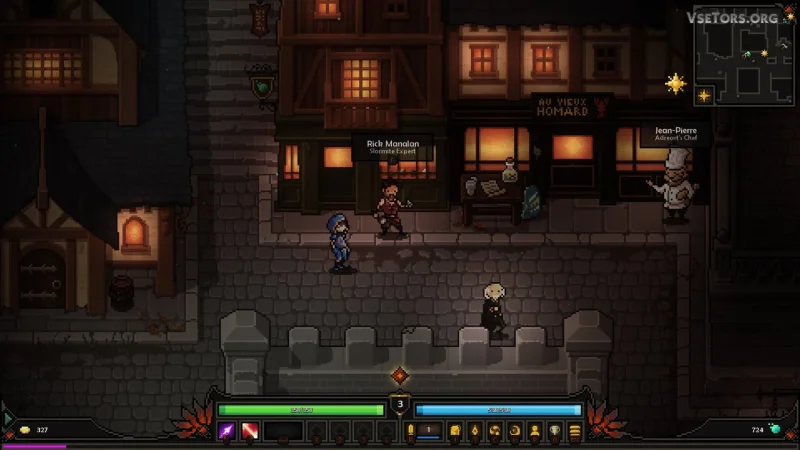This screenshot has height=450, width=800.
Task: Open the town minimap
Action: click(x=745, y=56)
